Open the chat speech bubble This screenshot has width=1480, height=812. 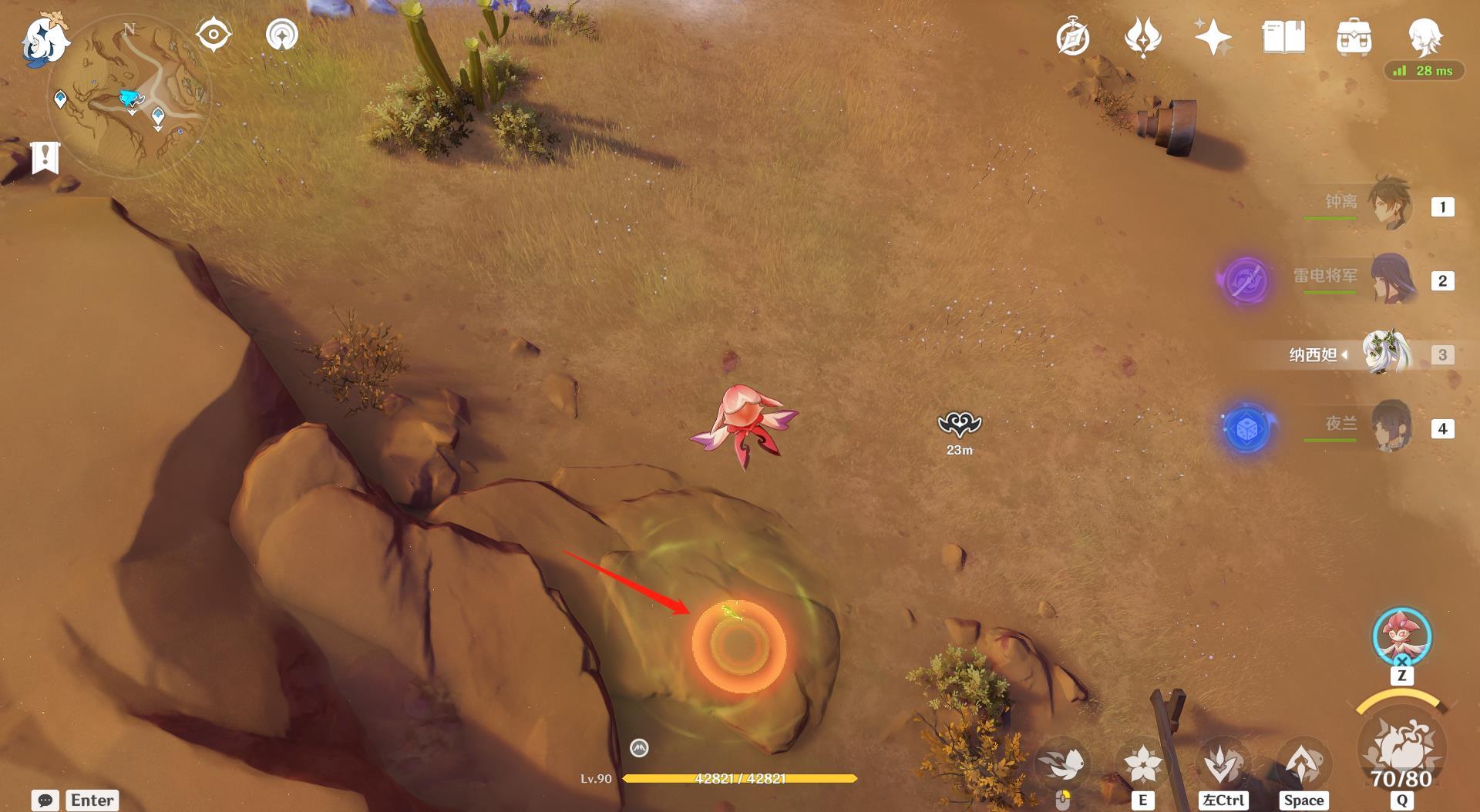(45, 800)
